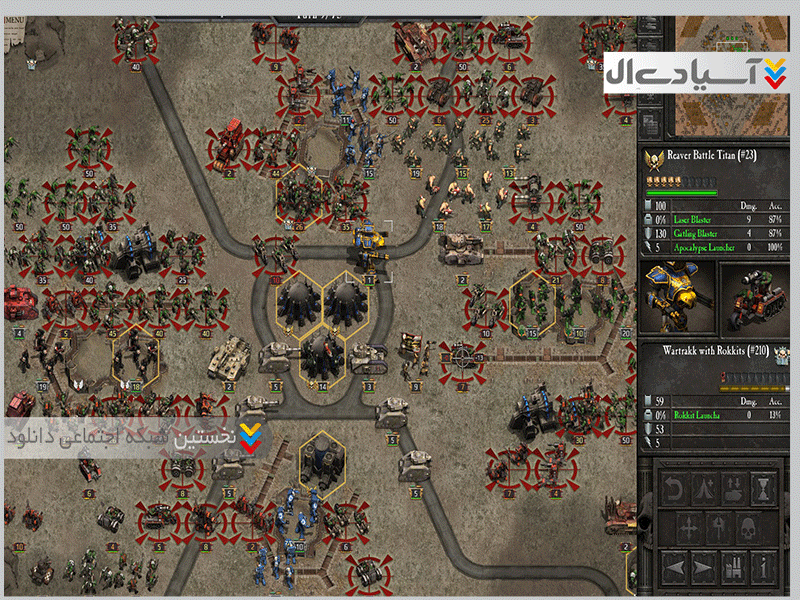Click the factory building button
The height and width of the screenshot is (600, 800).
pyautogui.click(x=733, y=567)
